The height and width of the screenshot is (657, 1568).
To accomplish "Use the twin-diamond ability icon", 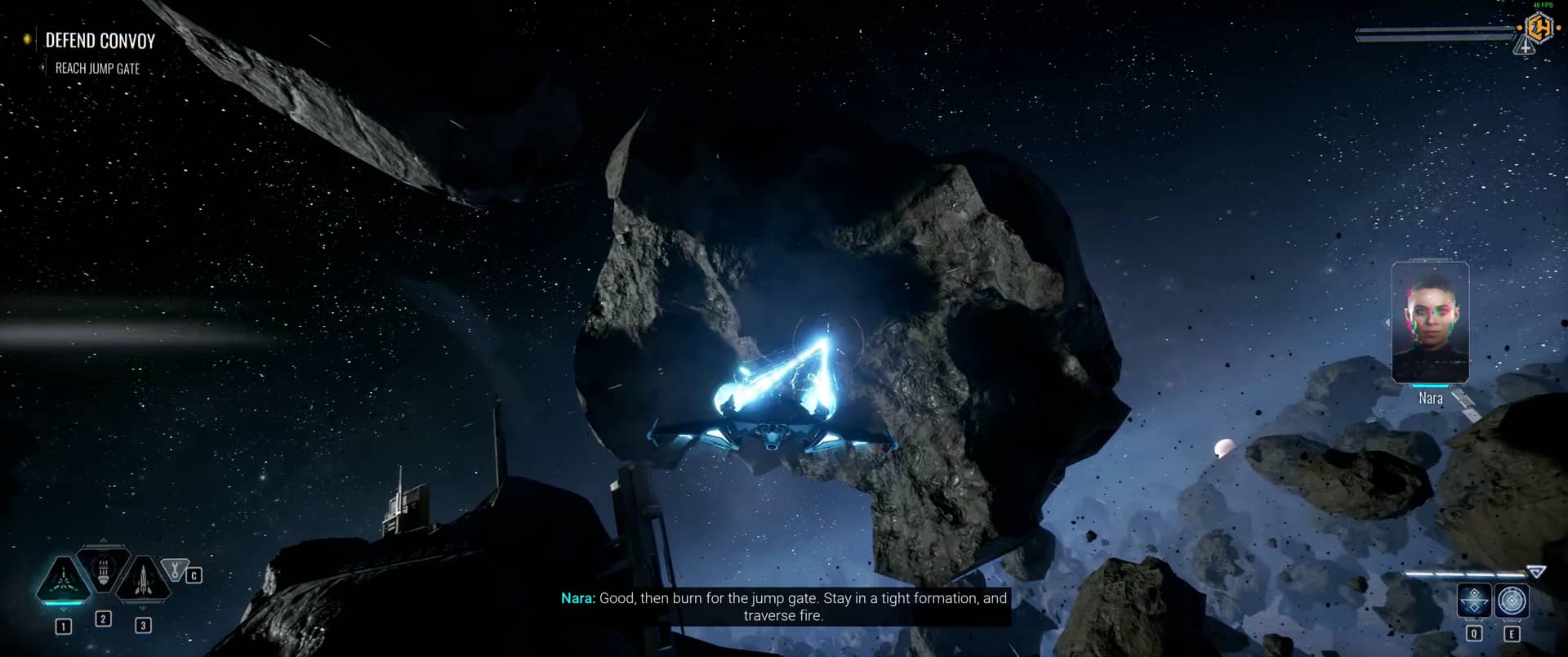I will point(1474,601).
